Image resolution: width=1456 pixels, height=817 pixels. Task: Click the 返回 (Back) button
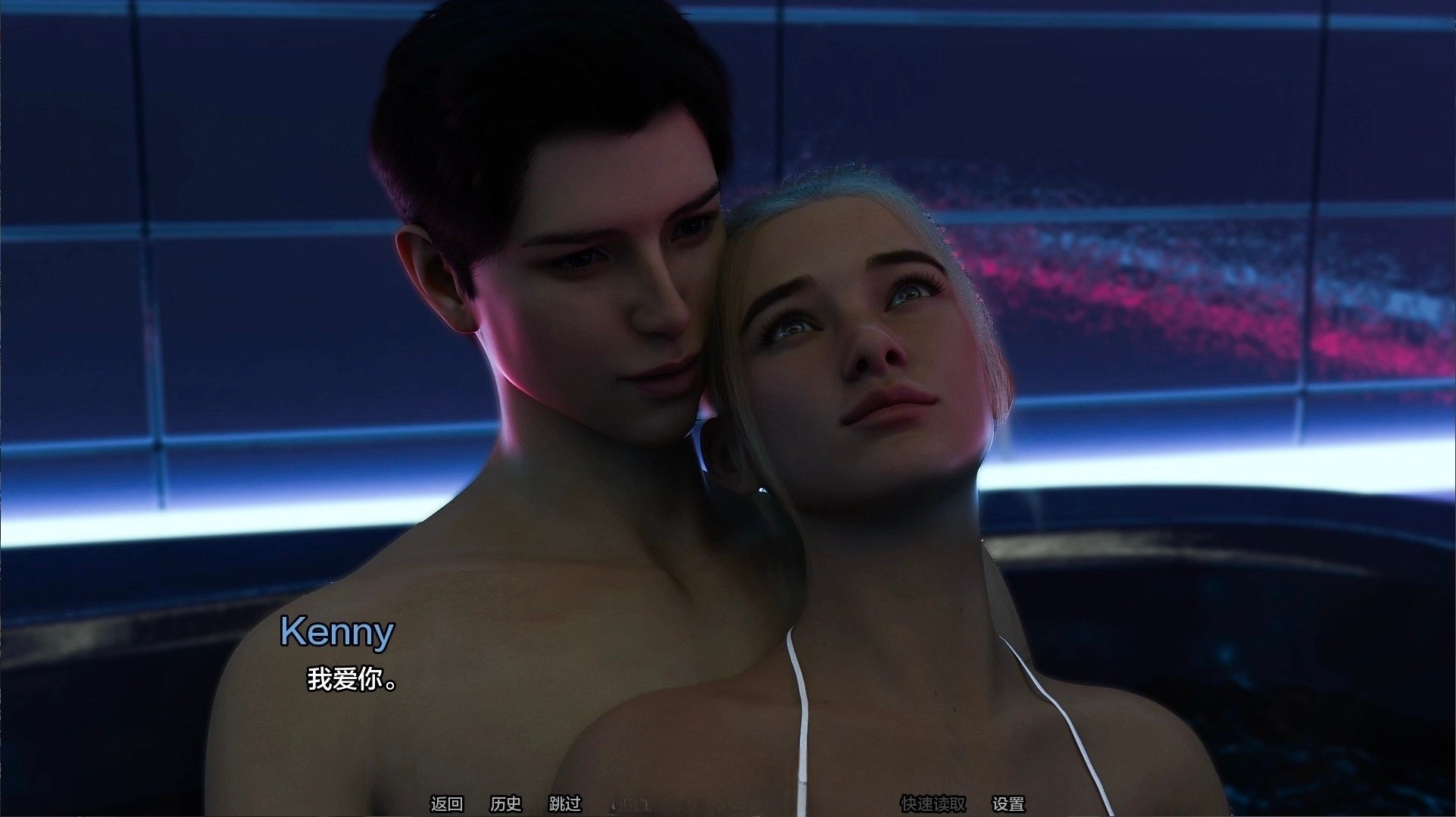446,803
